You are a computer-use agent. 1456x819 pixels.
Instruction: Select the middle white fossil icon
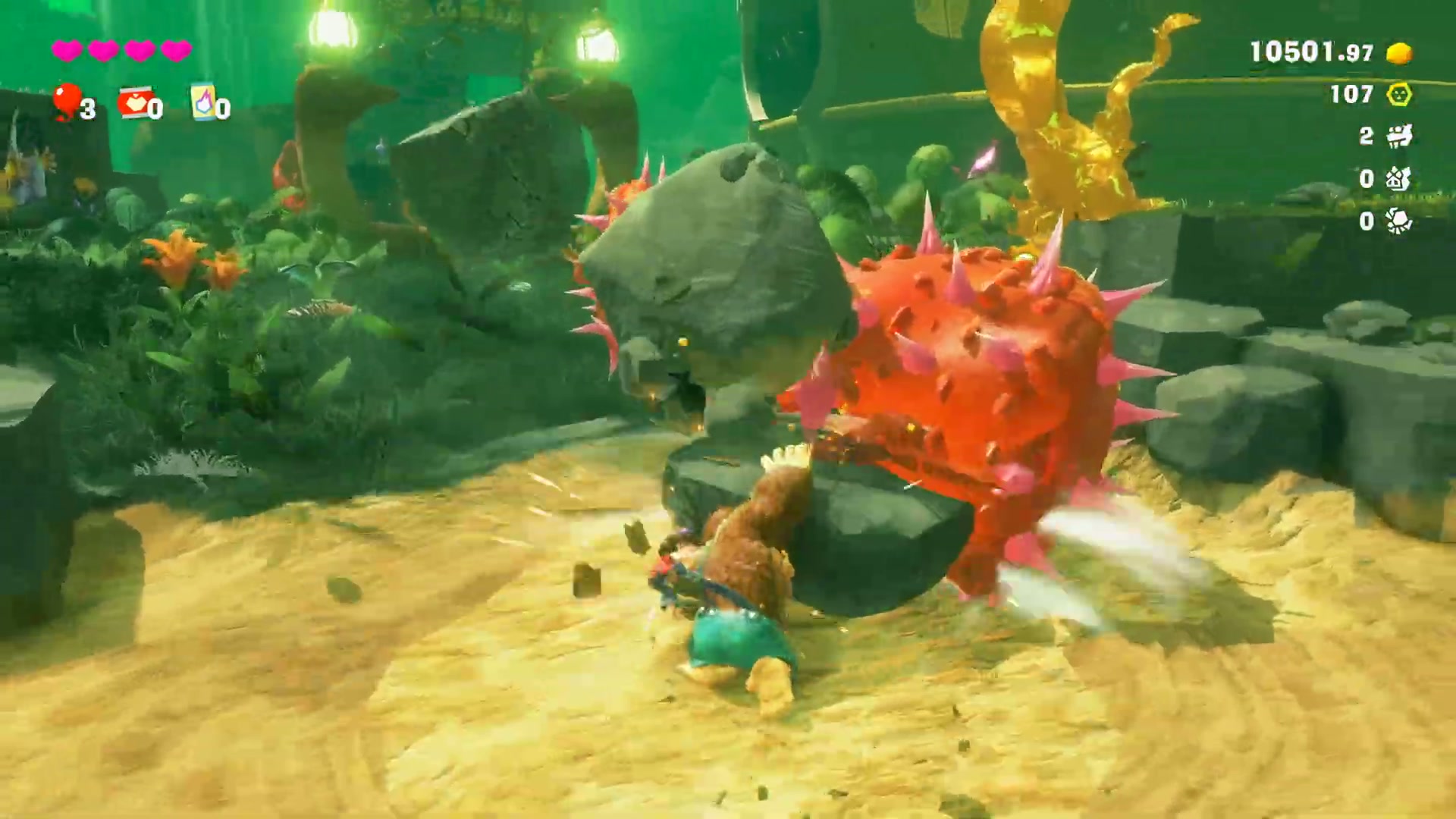1399,179
